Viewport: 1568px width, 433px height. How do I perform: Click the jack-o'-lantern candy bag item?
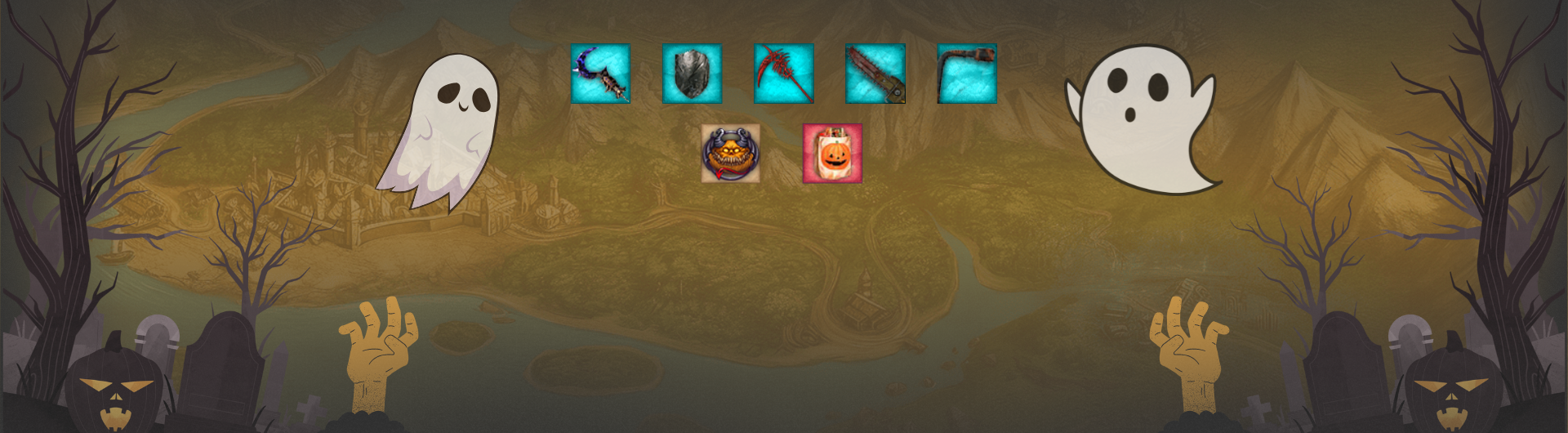832,154
